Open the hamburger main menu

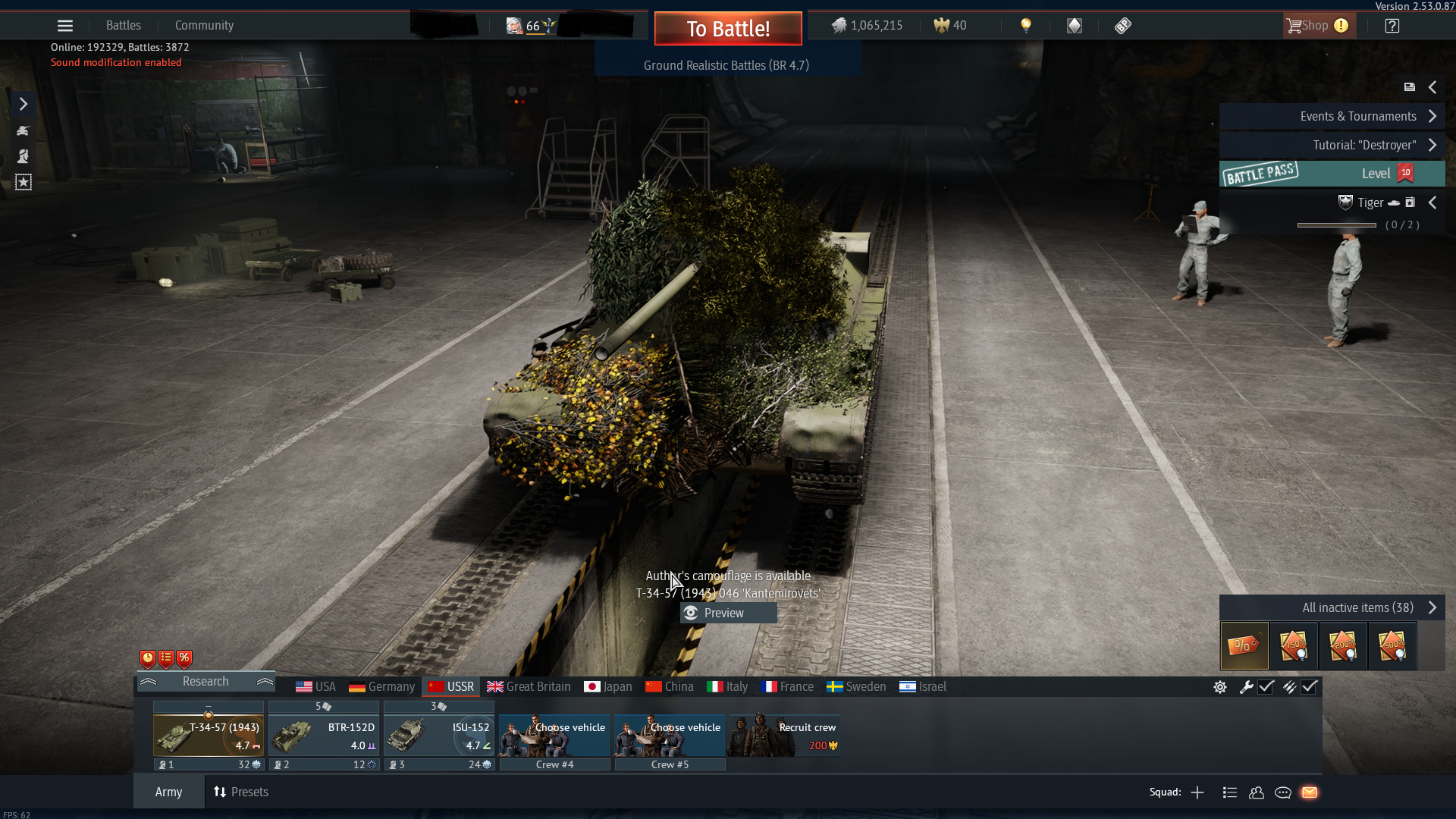pyautogui.click(x=65, y=26)
